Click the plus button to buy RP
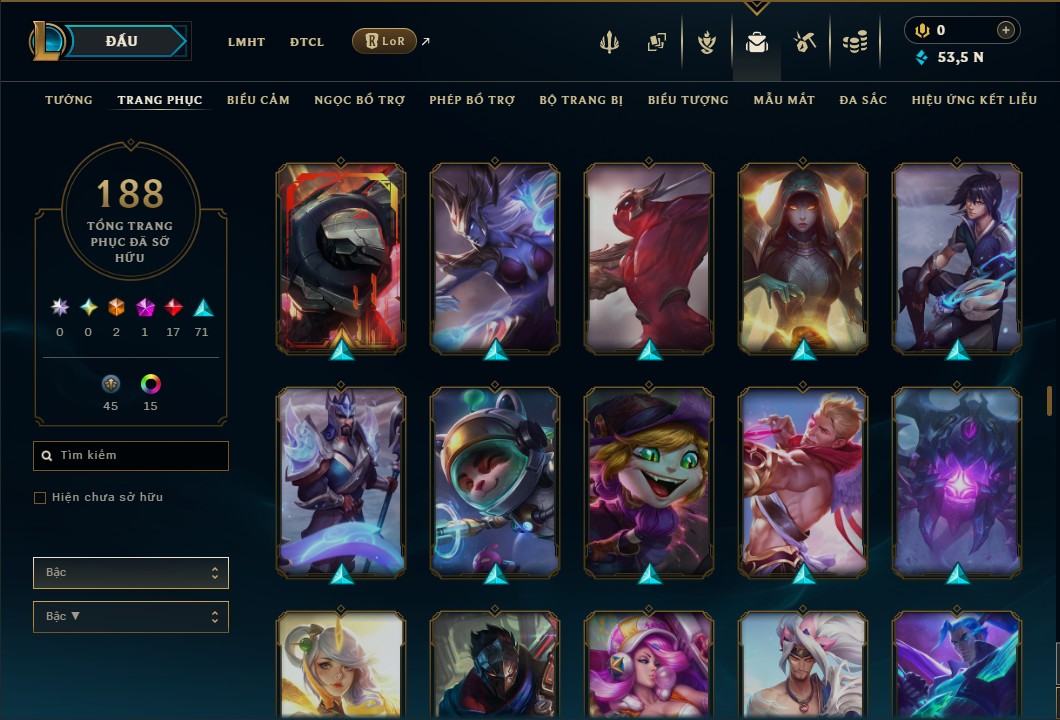Screen dimensions: 1060x720 point(1006,30)
